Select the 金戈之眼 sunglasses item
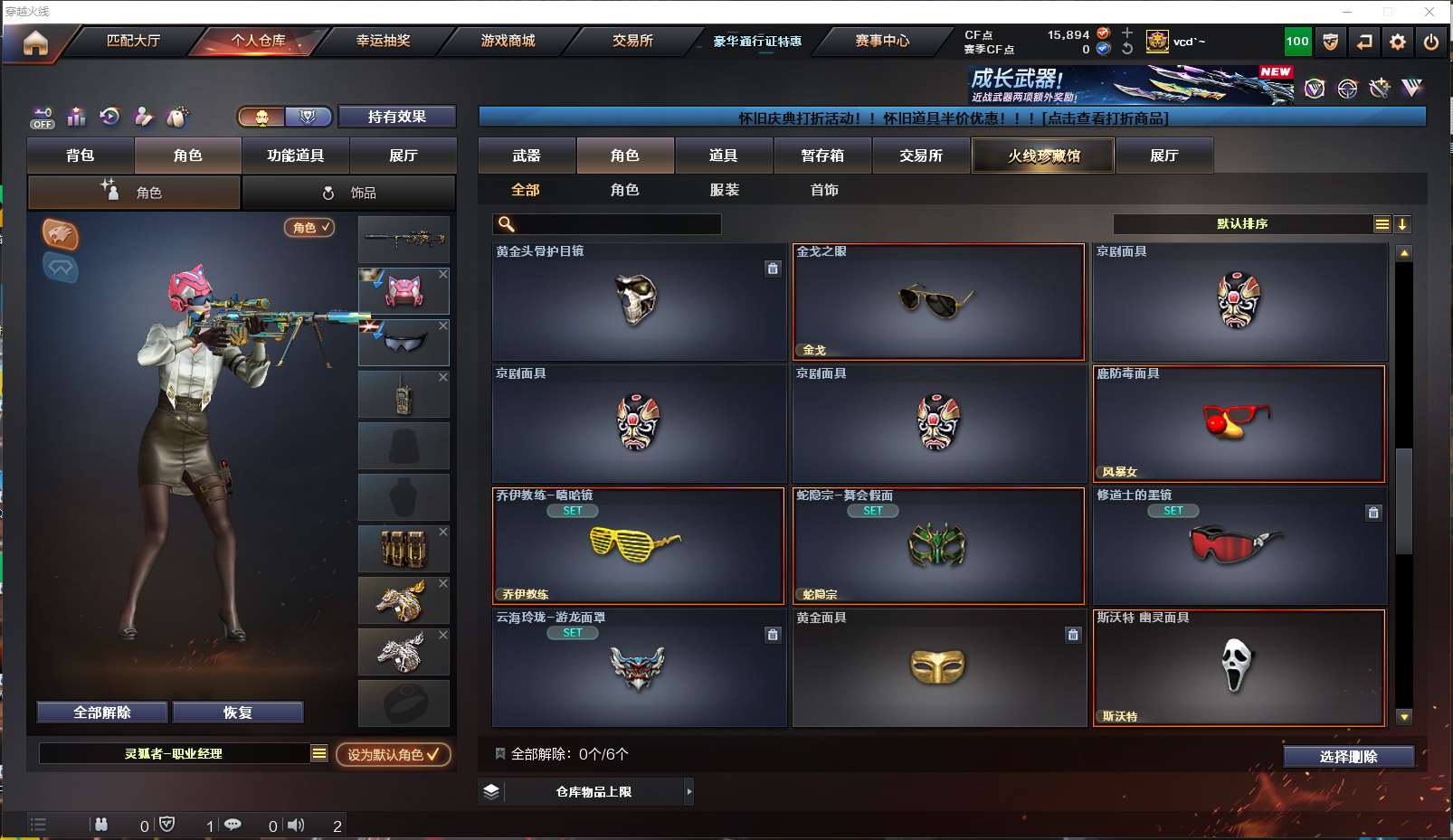Viewport: 1453px width, 840px height. pyautogui.click(x=938, y=302)
